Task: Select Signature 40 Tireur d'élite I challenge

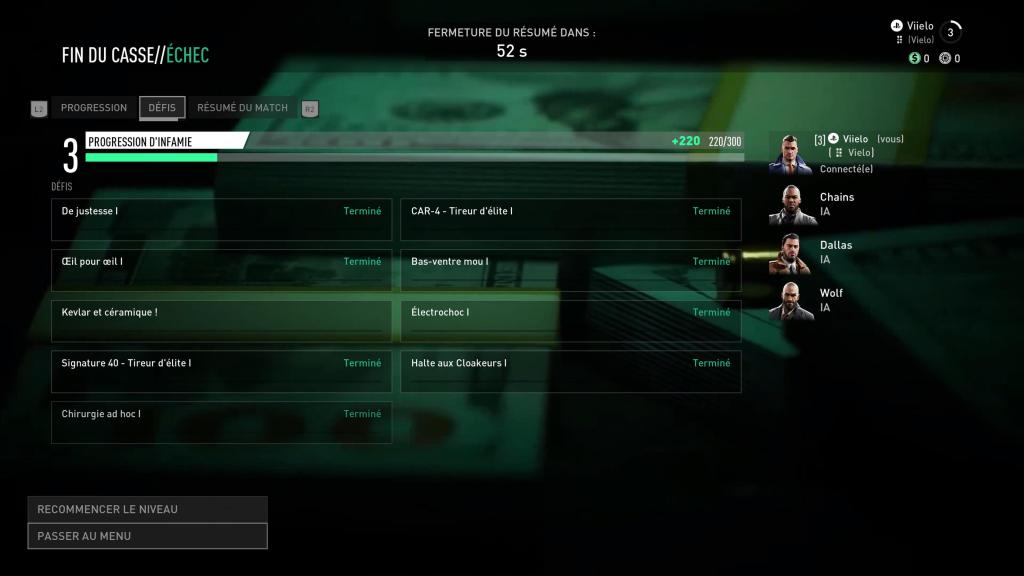Action: point(221,371)
